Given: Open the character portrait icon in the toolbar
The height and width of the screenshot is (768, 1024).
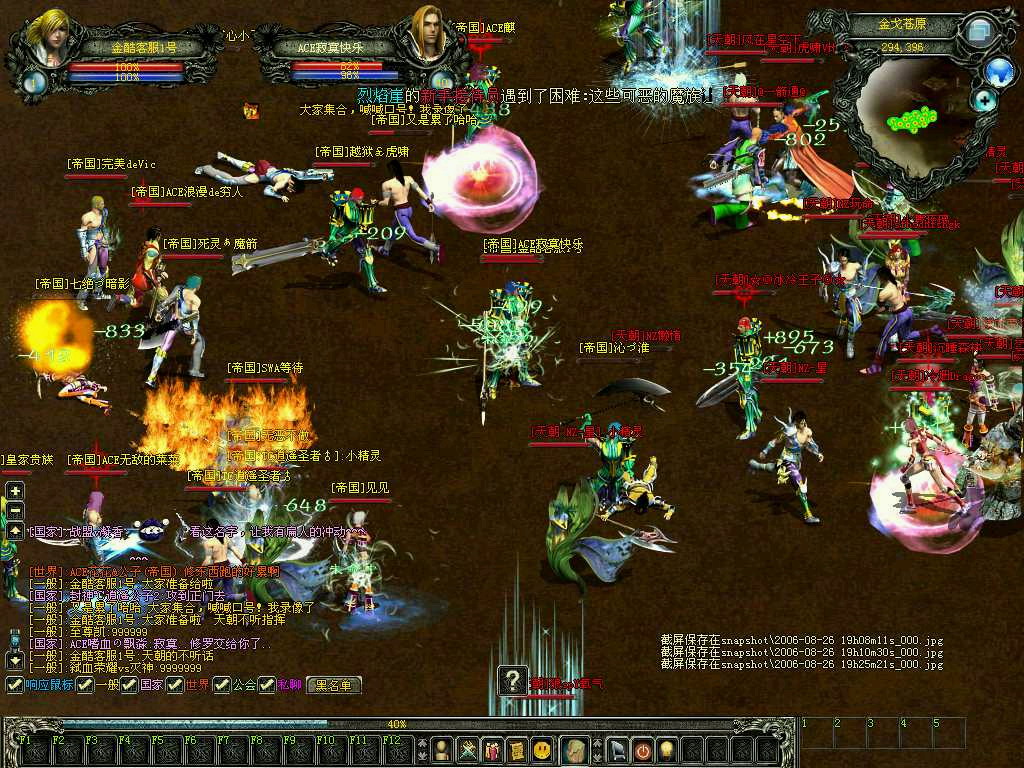Looking at the screenshot, I should tap(440, 748).
